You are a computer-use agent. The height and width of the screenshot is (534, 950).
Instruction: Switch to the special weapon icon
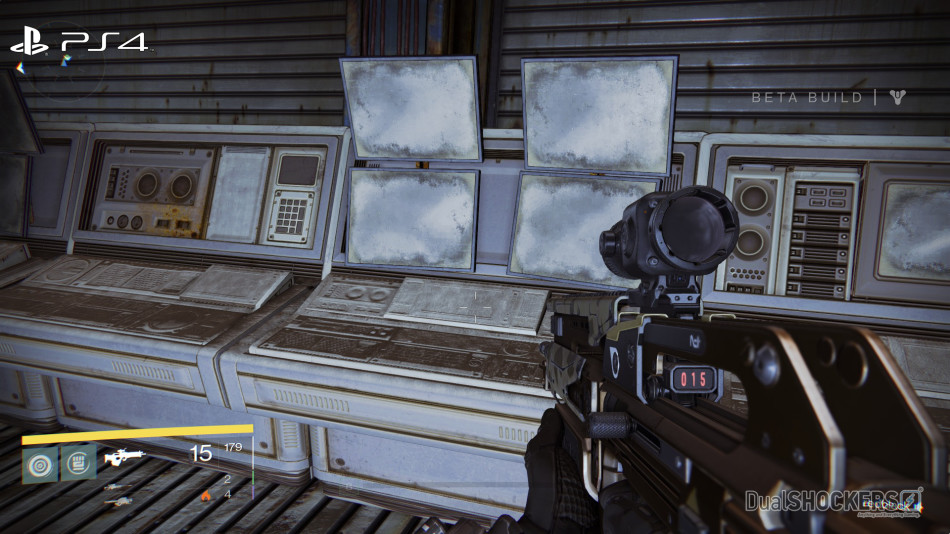pos(118,487)
